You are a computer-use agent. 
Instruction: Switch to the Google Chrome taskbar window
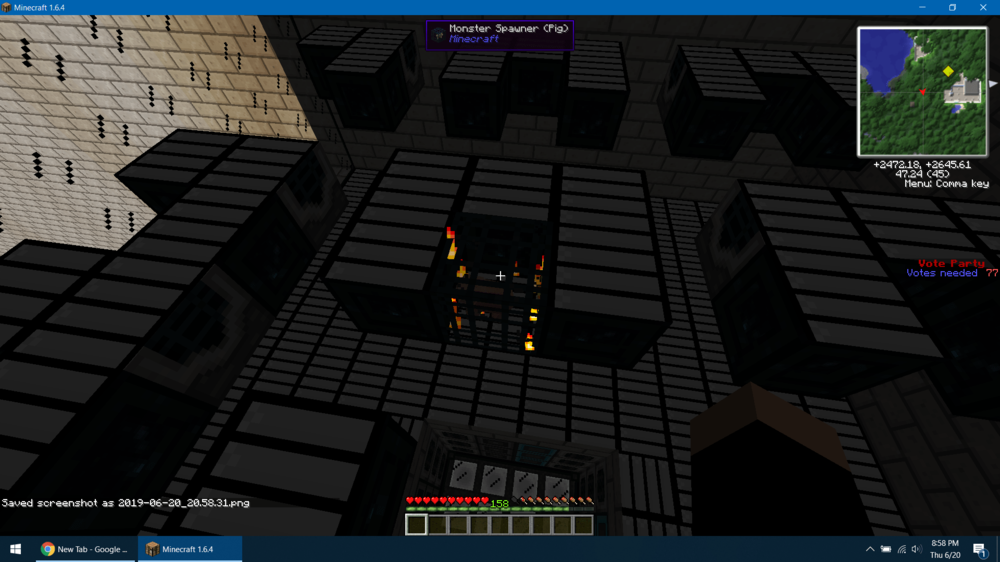point(85,549)
